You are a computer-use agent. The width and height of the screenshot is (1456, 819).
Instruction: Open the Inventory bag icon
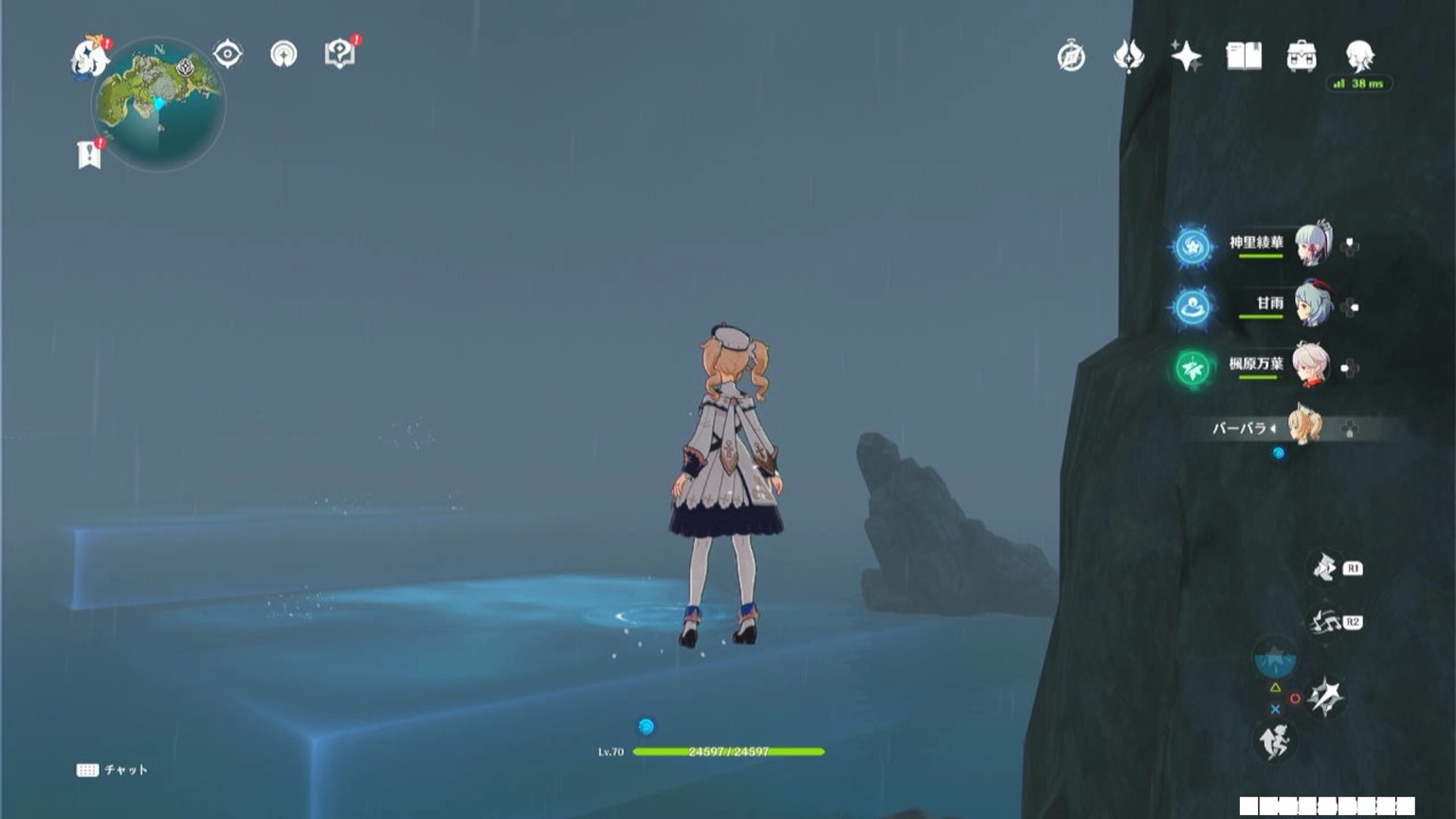point(1301,57)
